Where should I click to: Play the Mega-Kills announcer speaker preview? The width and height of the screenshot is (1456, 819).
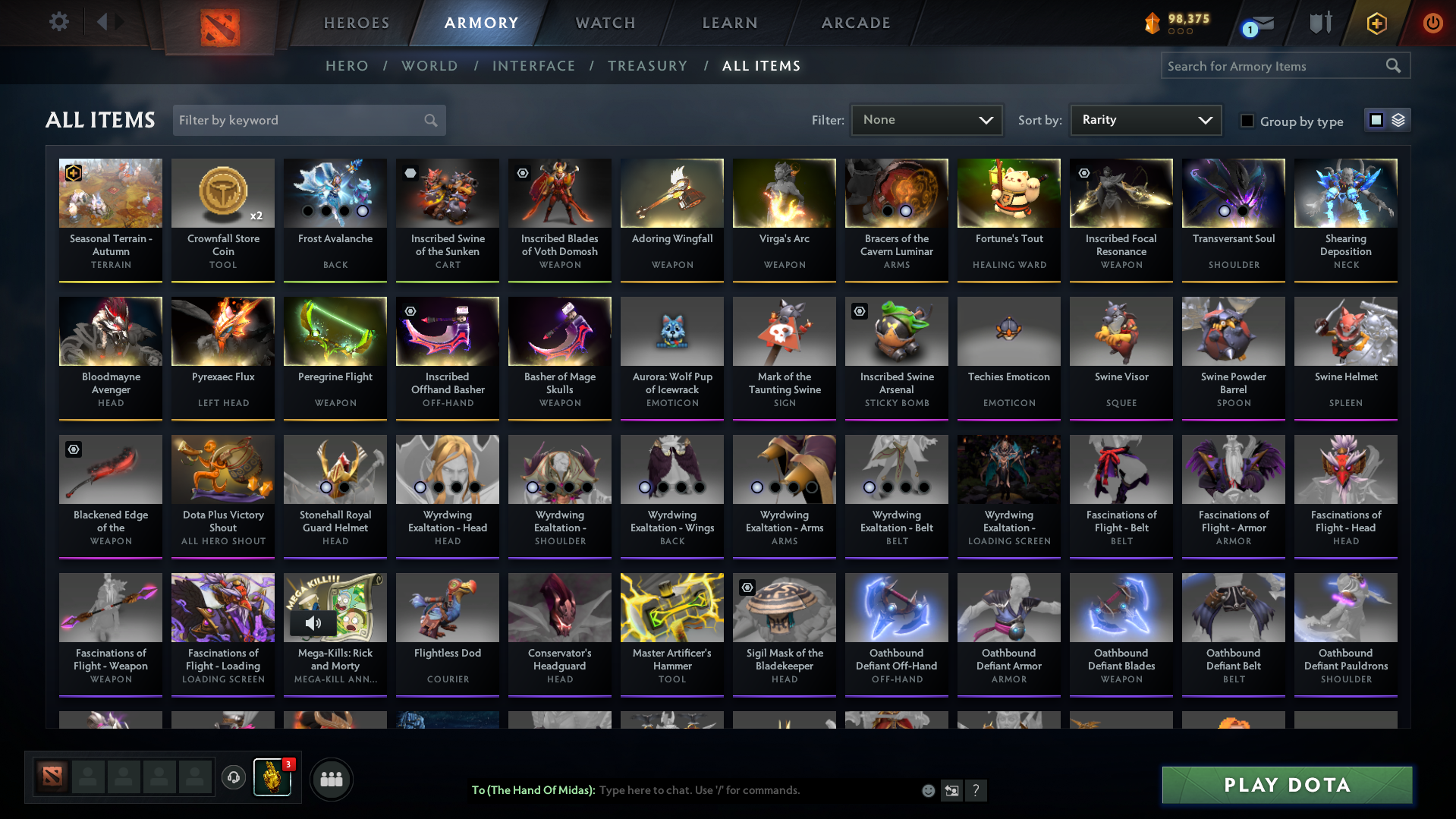(x=313, y=623)
